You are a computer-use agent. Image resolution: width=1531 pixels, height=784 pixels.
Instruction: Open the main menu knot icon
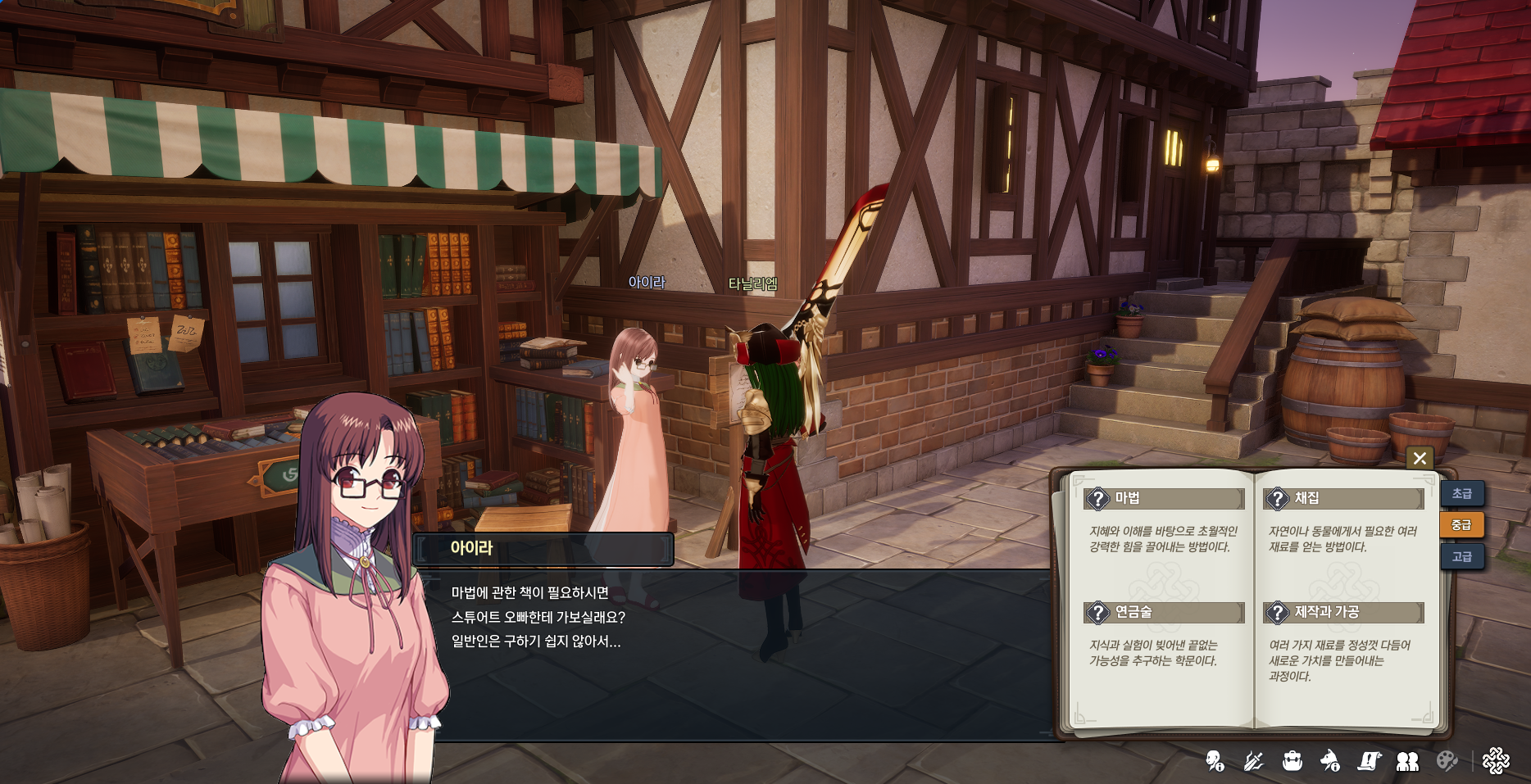coord(1496,761)
